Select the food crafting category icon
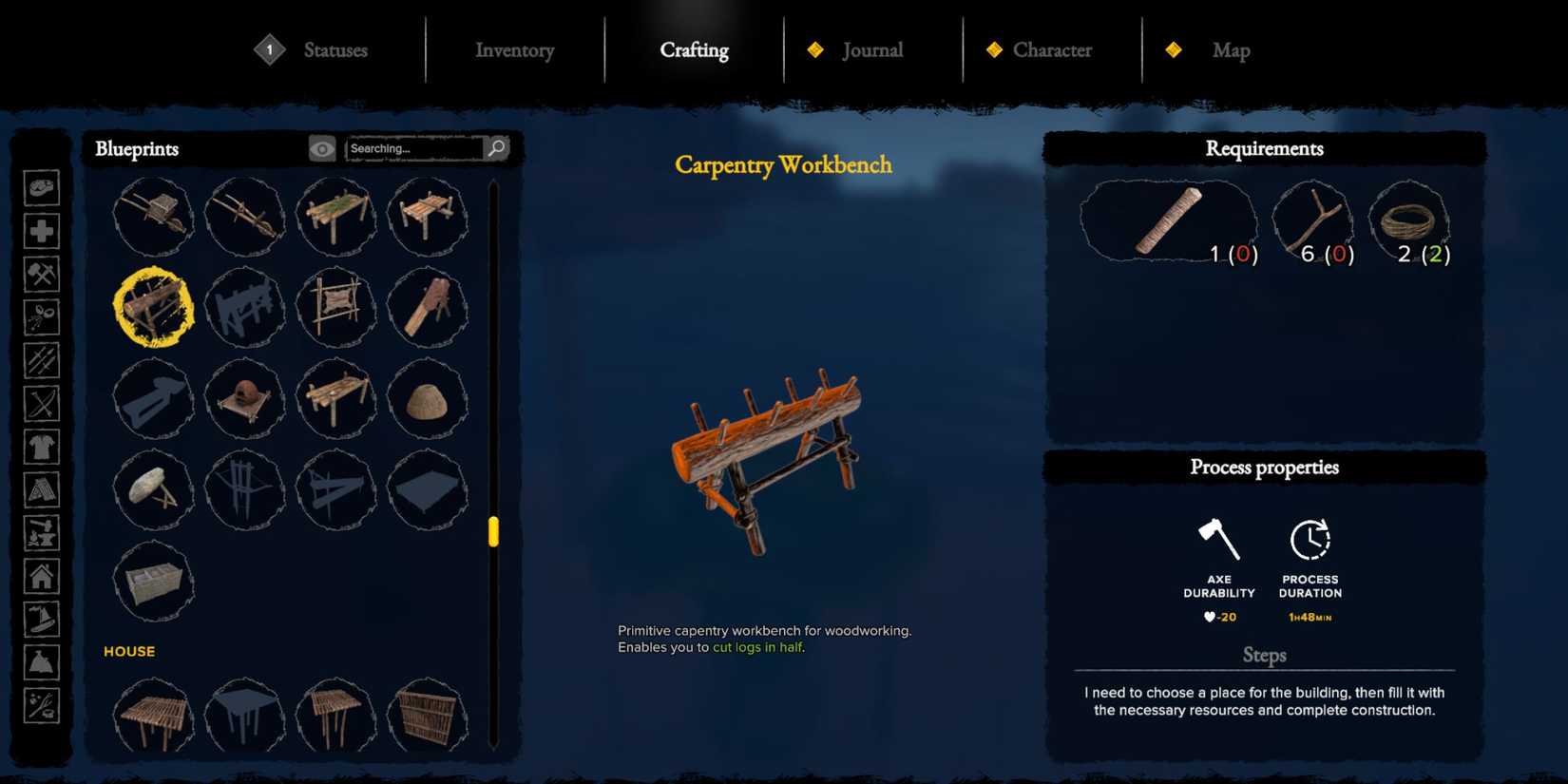1568x784 pixels. click(42, 186)
